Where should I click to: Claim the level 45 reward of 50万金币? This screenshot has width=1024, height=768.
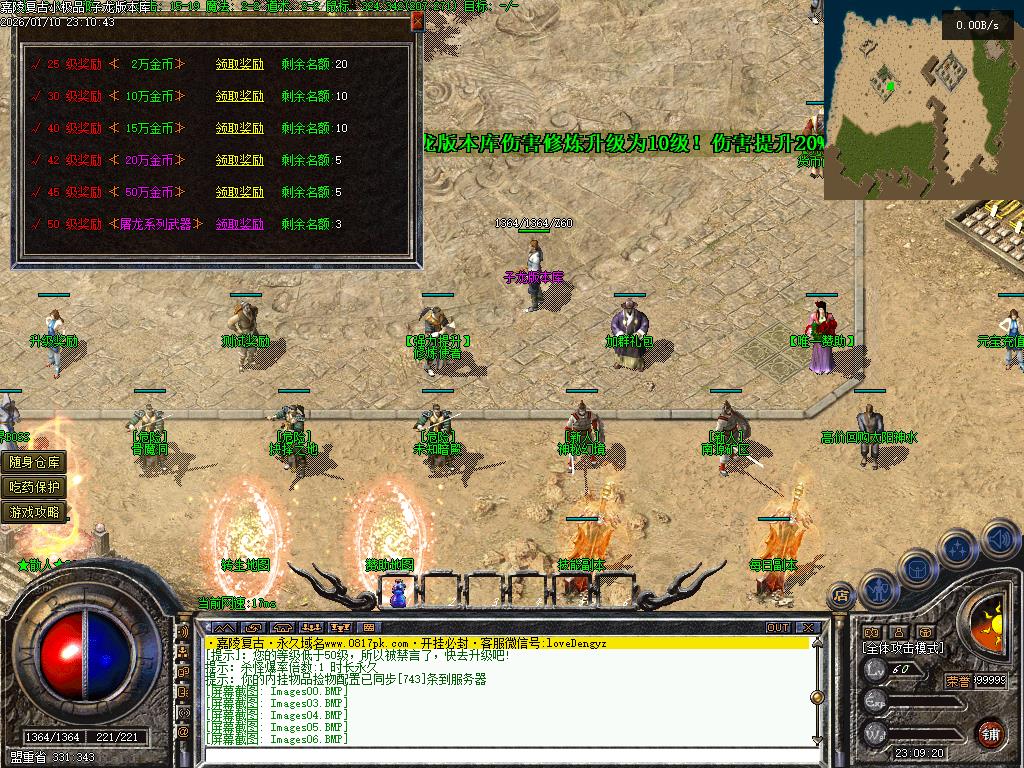click(x=240, y=192)
